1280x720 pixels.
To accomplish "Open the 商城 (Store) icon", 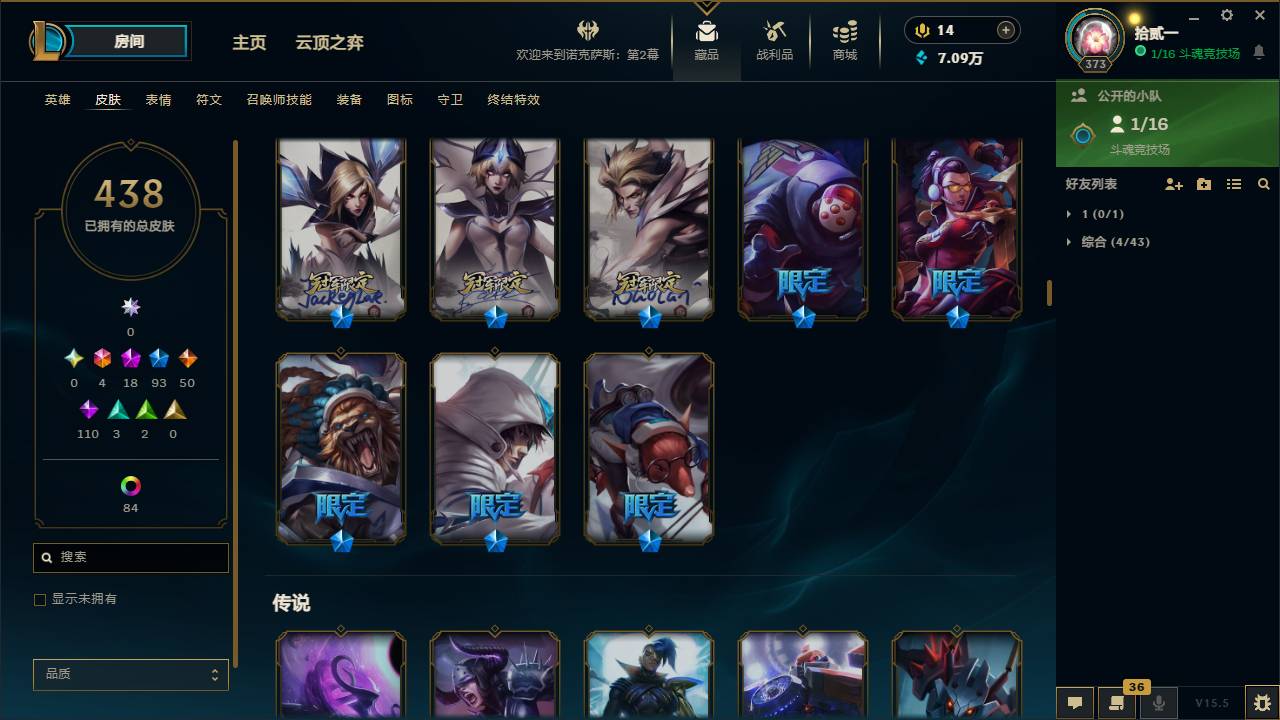I will pos(843,40).
